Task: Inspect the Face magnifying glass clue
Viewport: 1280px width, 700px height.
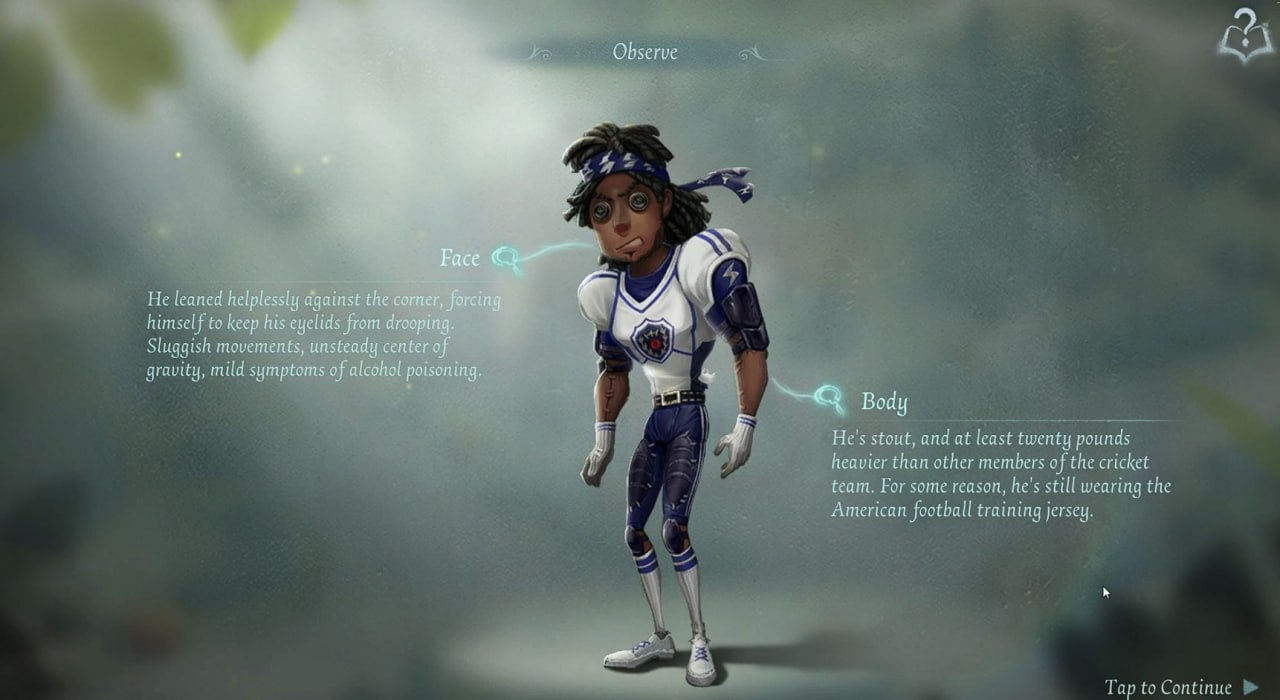Action: point(506,259)
